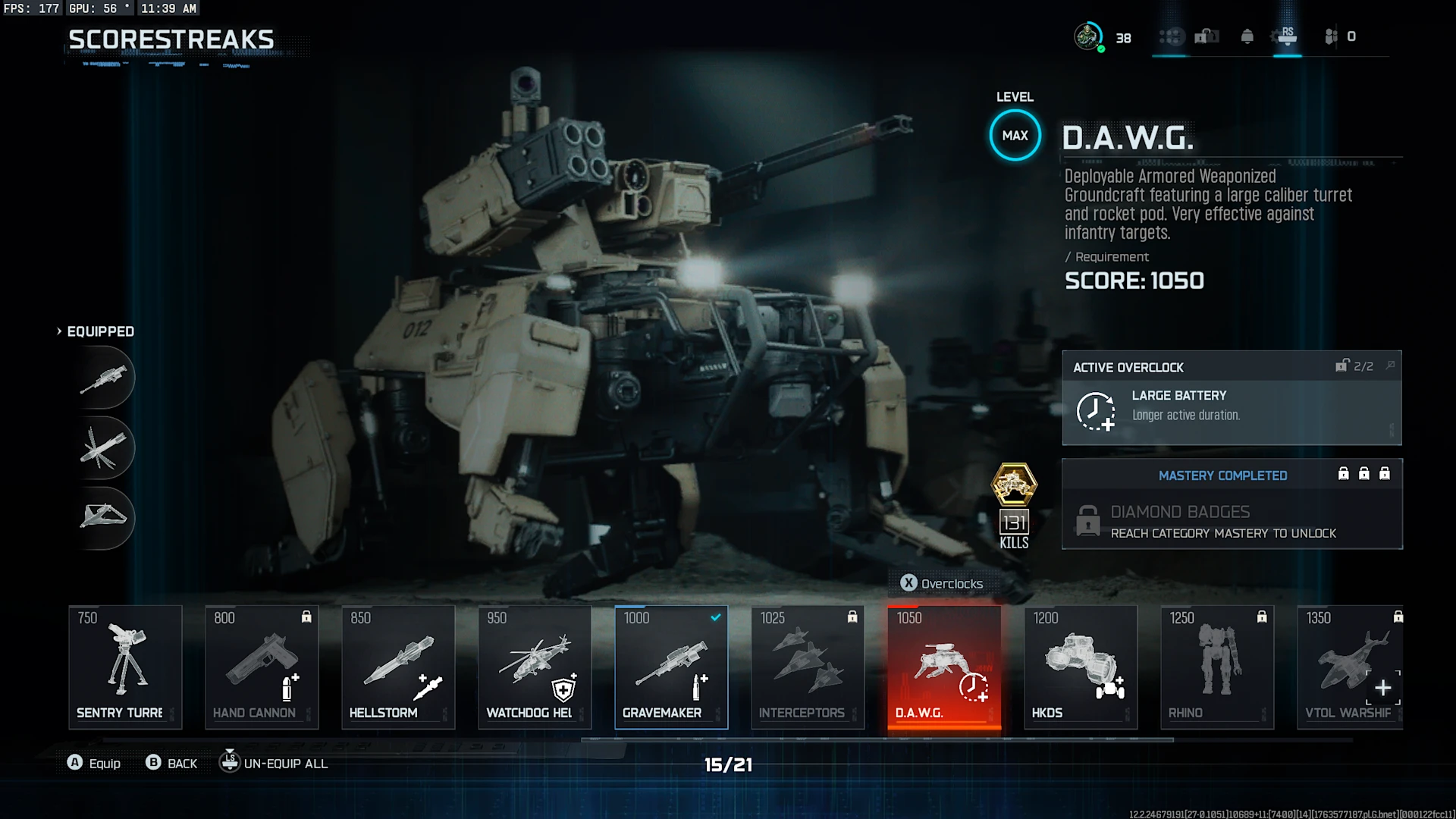1456x819 pixels.
Task: Open the notifications bell icon
Action: click(1247, 36)
